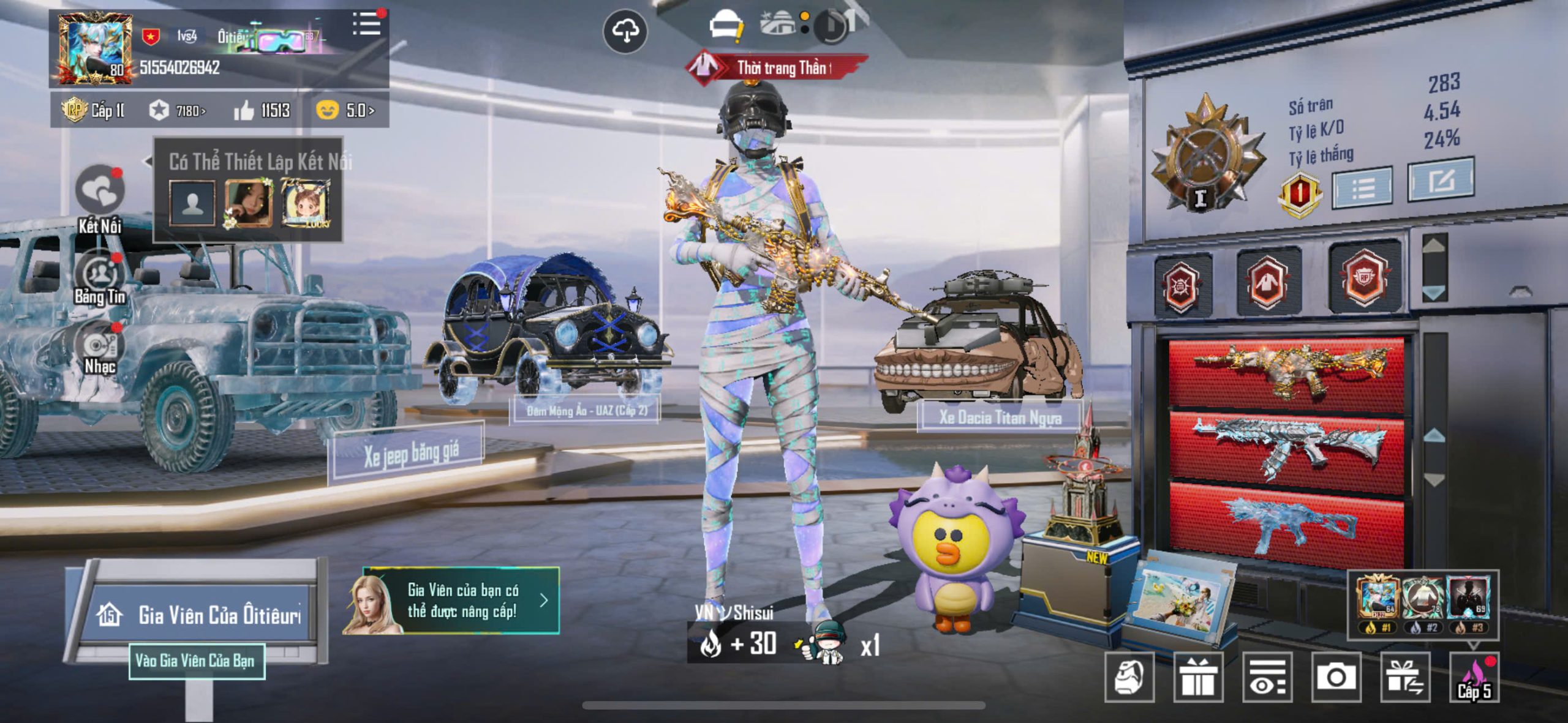Select the golden rifle showcase slot
This screenshot has width=1568, height=723.
[1286, 370]
